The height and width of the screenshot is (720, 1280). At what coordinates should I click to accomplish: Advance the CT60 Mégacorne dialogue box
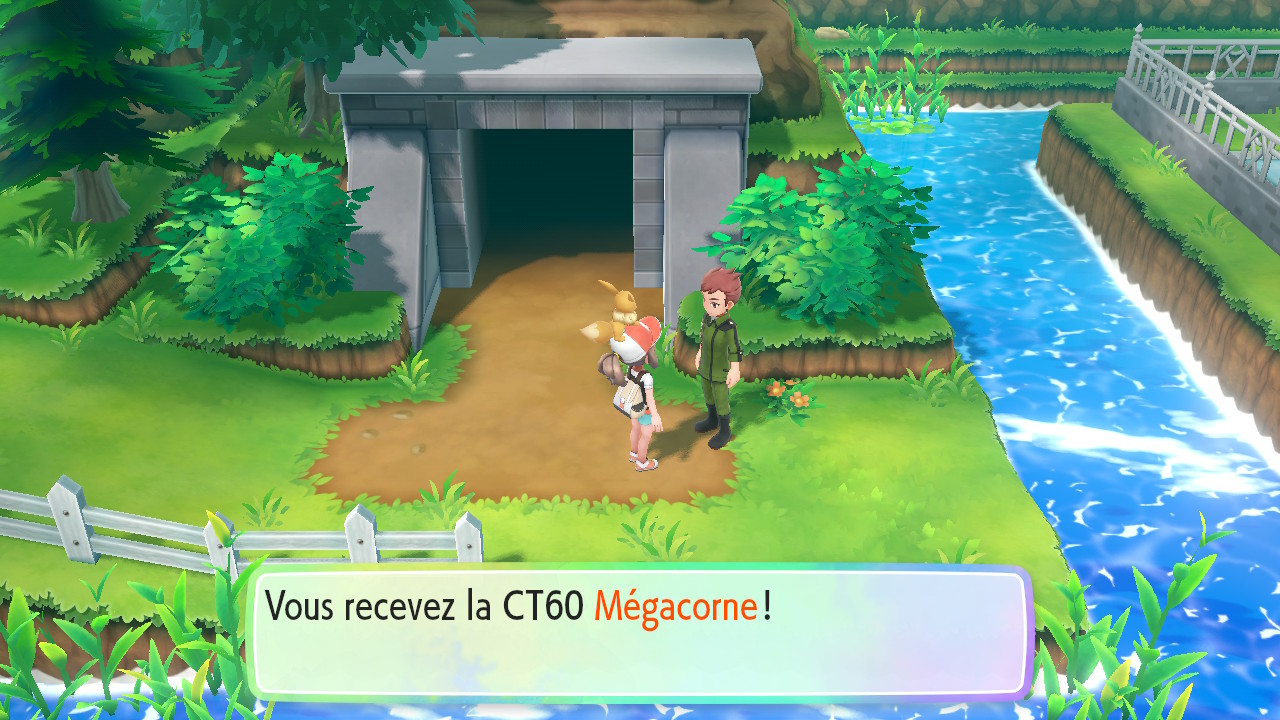(640, 633)
